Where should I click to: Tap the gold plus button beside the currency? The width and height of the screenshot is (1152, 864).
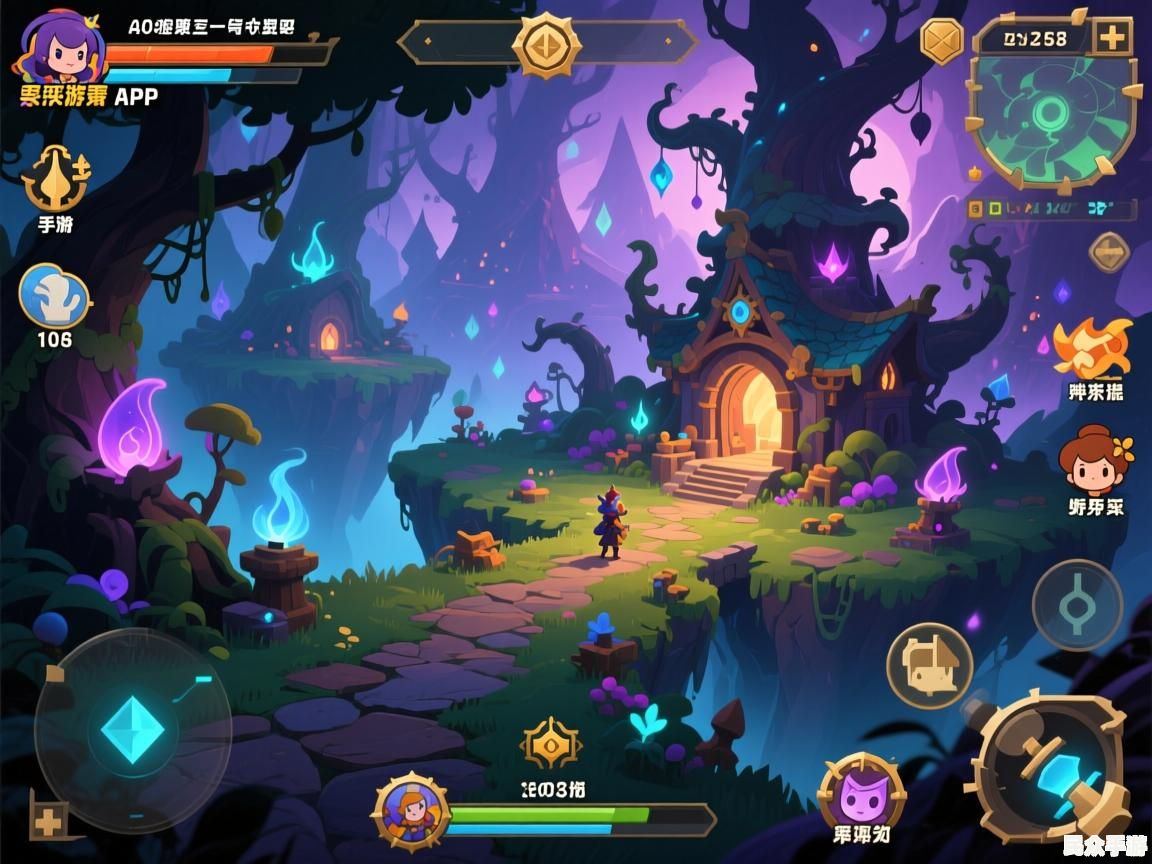(1111, 38)
